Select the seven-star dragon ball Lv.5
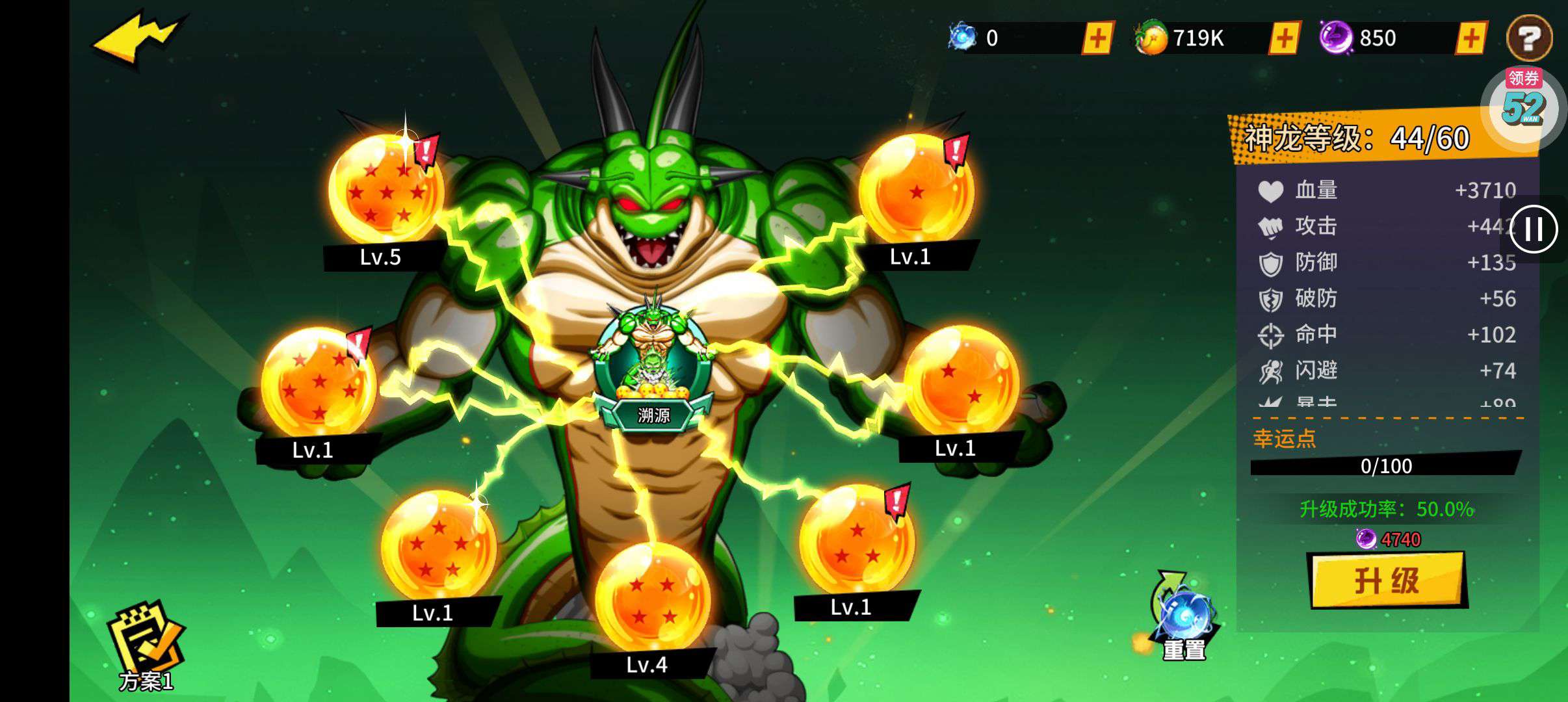The height and width of the screenshot is (702, 1568). point(386,190)
